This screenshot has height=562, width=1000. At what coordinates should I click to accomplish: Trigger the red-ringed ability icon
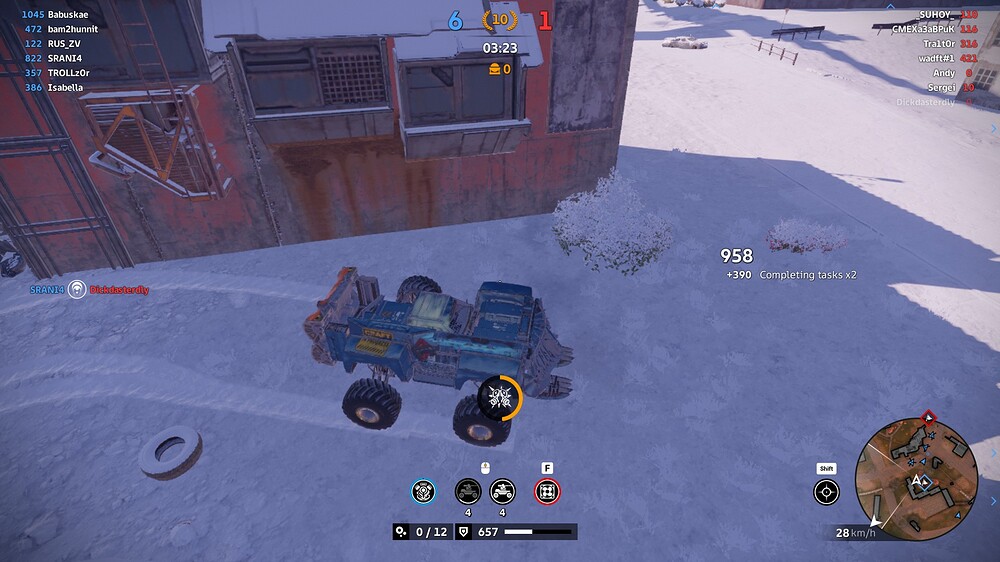point(547,491)
